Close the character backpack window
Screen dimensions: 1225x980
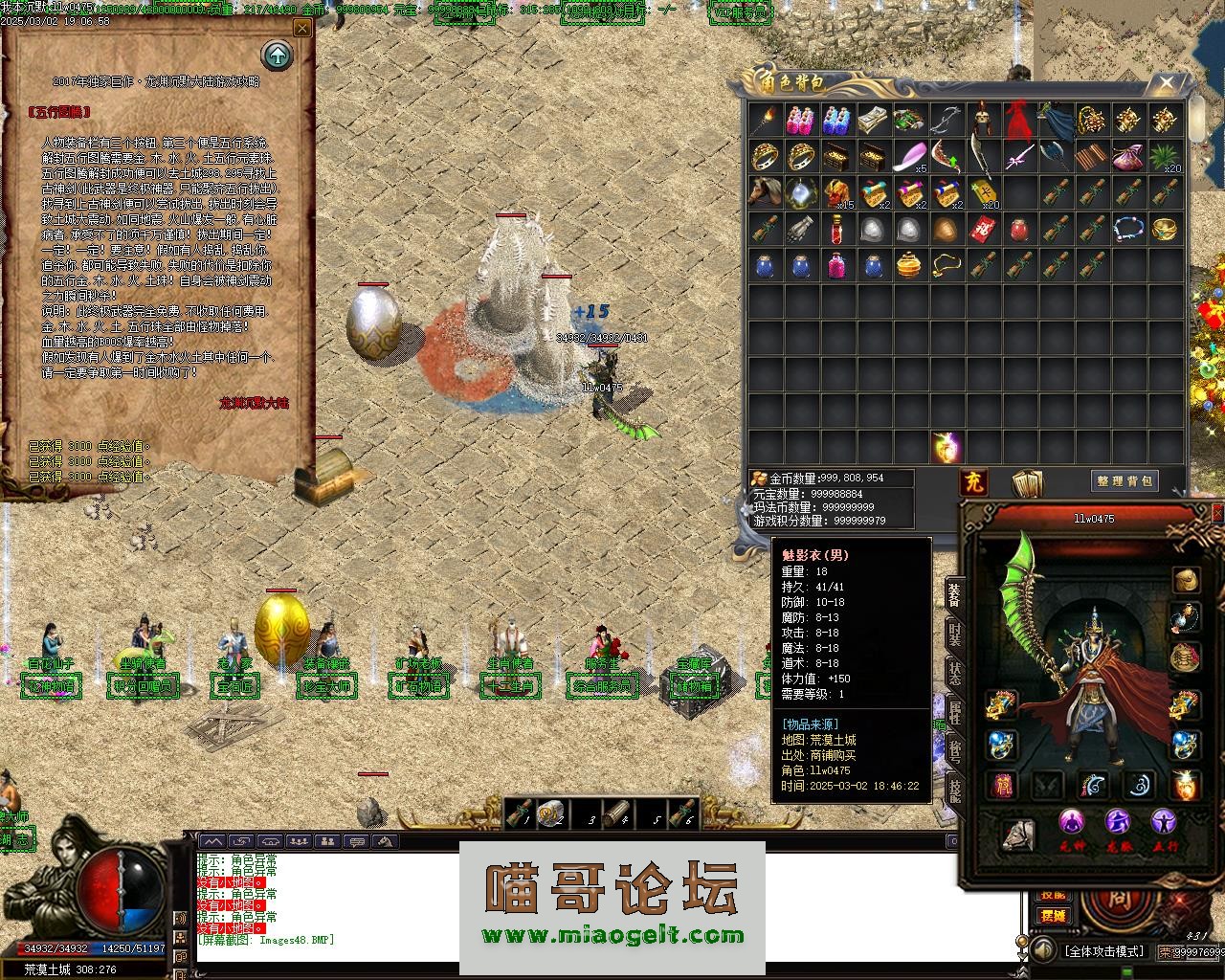click(x=1166, y=84)
